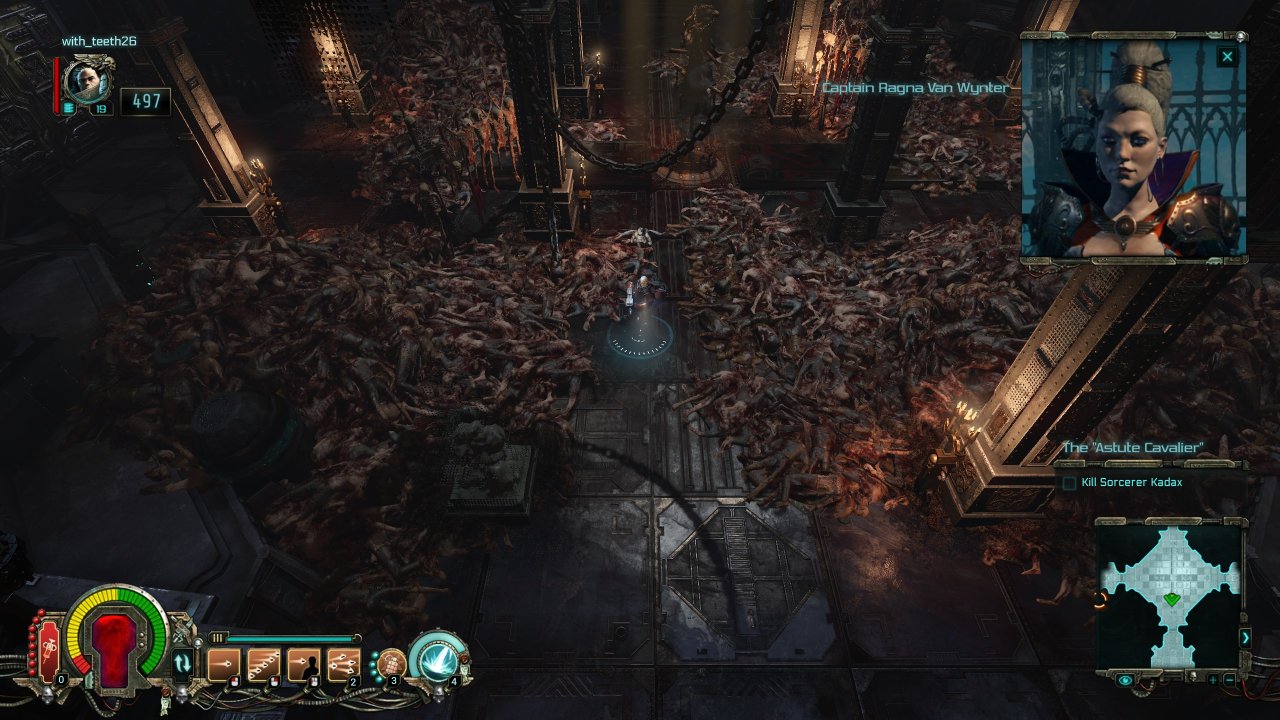Viewport: 1280px width, 720px height.
Task: Click the minimap
Action: pos(1170,592)
